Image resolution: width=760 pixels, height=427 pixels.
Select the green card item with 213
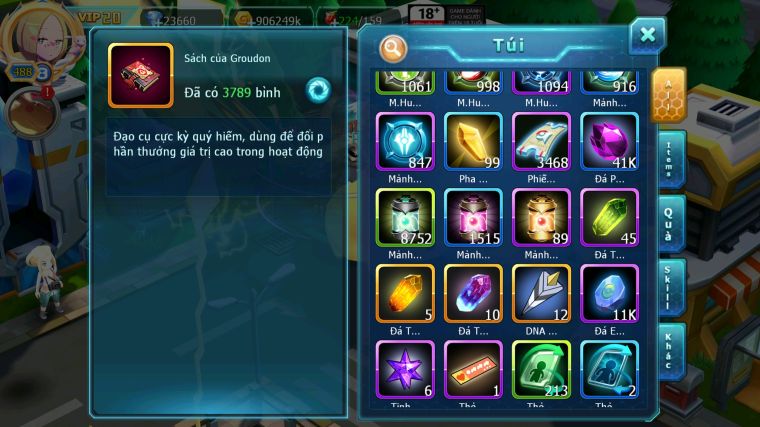(541, 368)
